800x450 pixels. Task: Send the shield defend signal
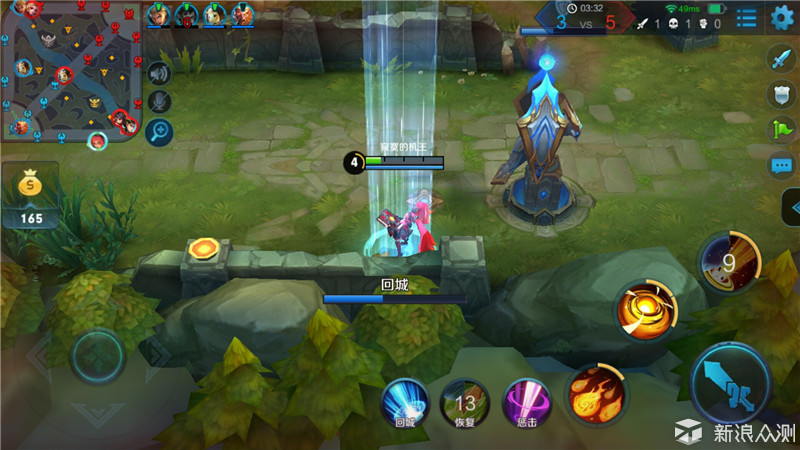coord(781,94)
